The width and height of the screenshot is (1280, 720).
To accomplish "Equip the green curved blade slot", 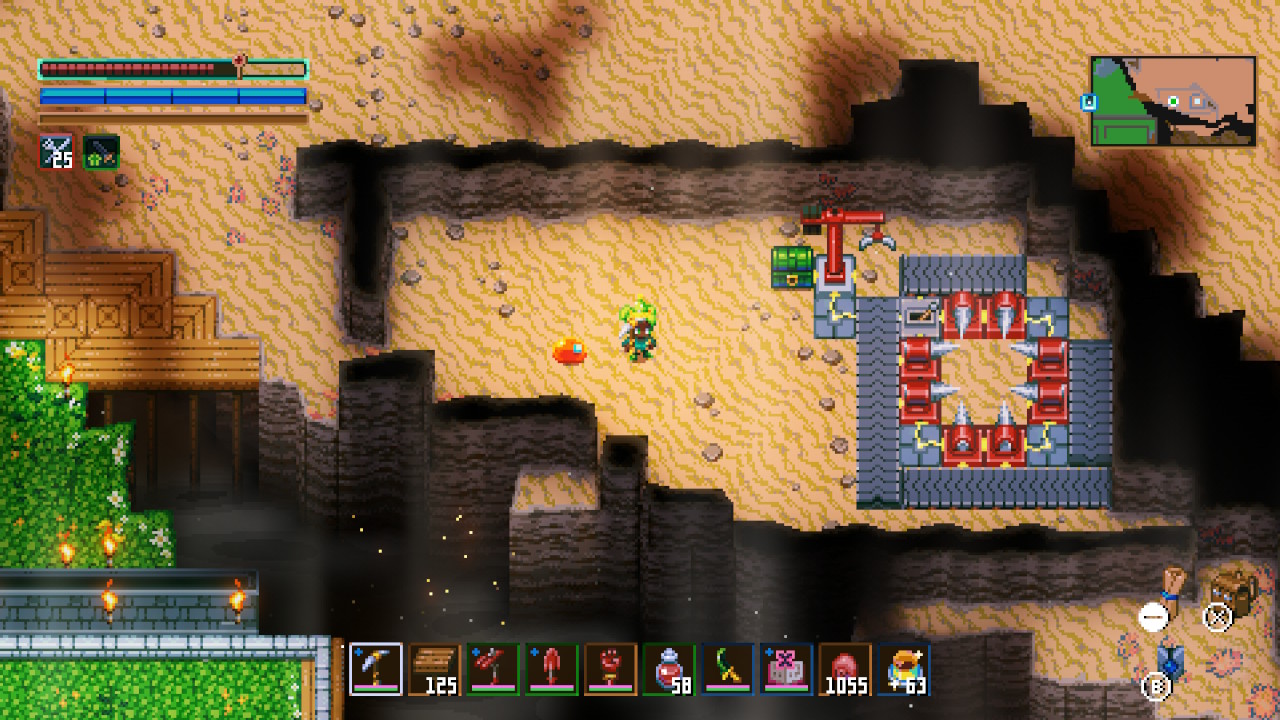I will tap(728, 668).
